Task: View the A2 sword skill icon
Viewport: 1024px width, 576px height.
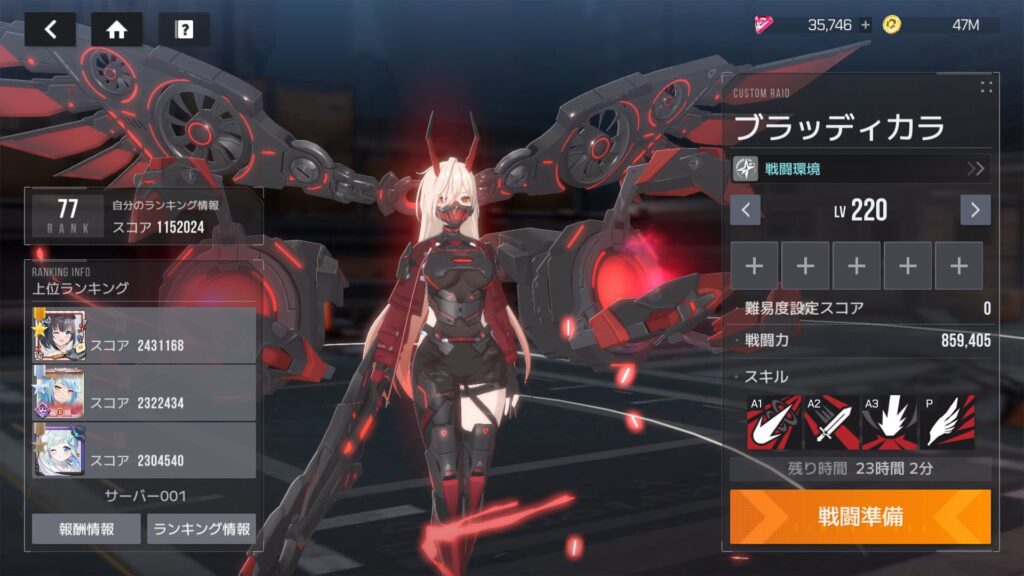Action: coord(831,421)
